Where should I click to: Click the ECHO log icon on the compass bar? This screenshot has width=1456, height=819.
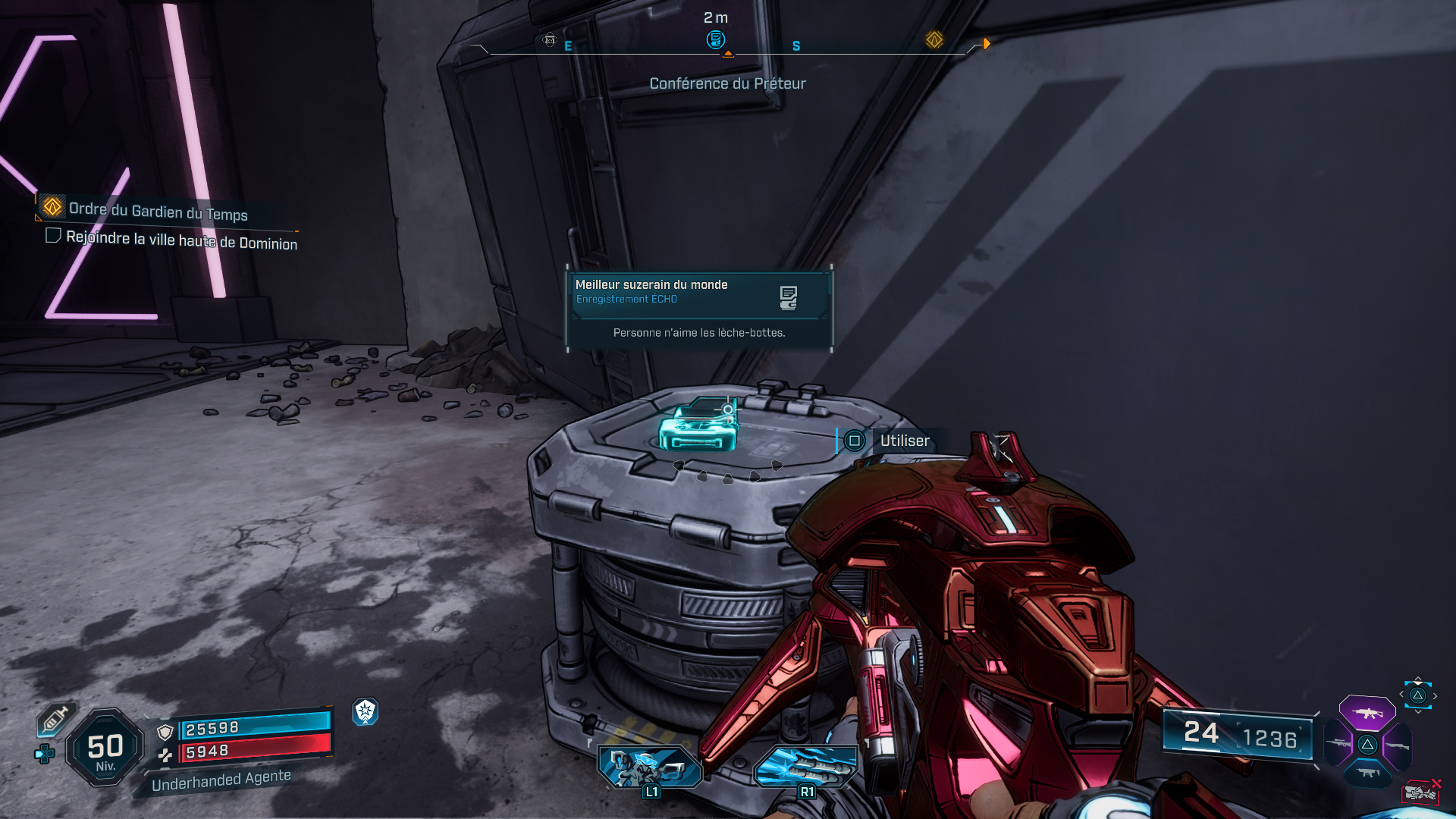tap(715, 39)
